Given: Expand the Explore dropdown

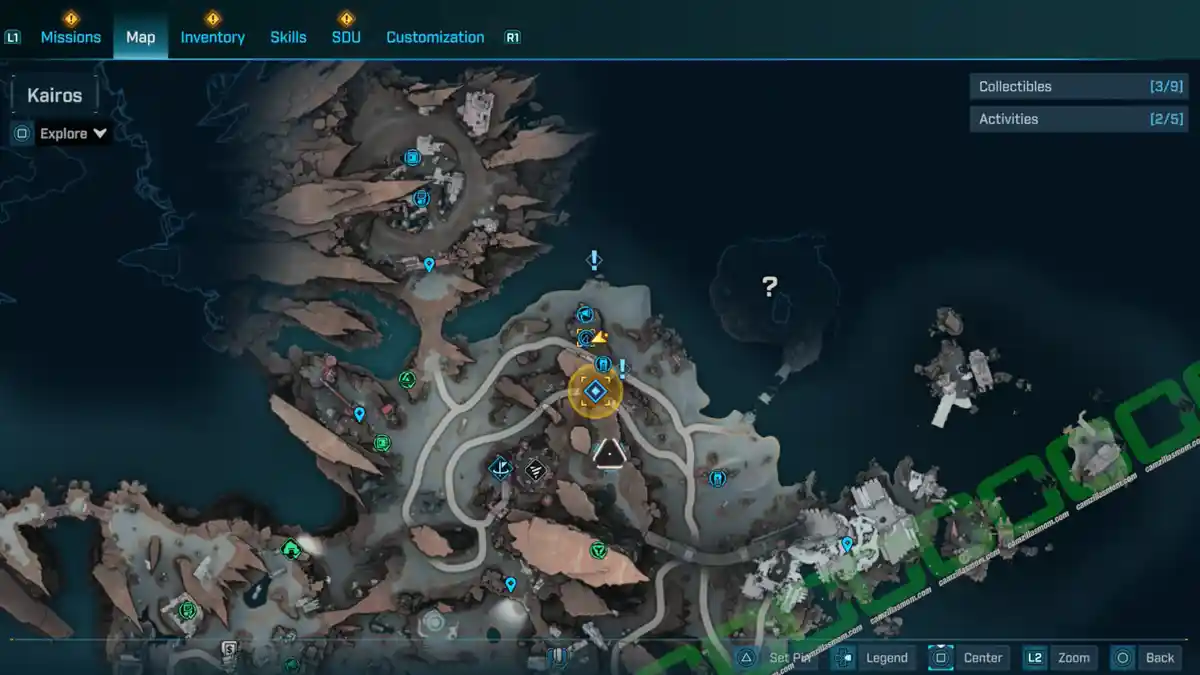Looking at the screenshot, I should click(73, 133).
